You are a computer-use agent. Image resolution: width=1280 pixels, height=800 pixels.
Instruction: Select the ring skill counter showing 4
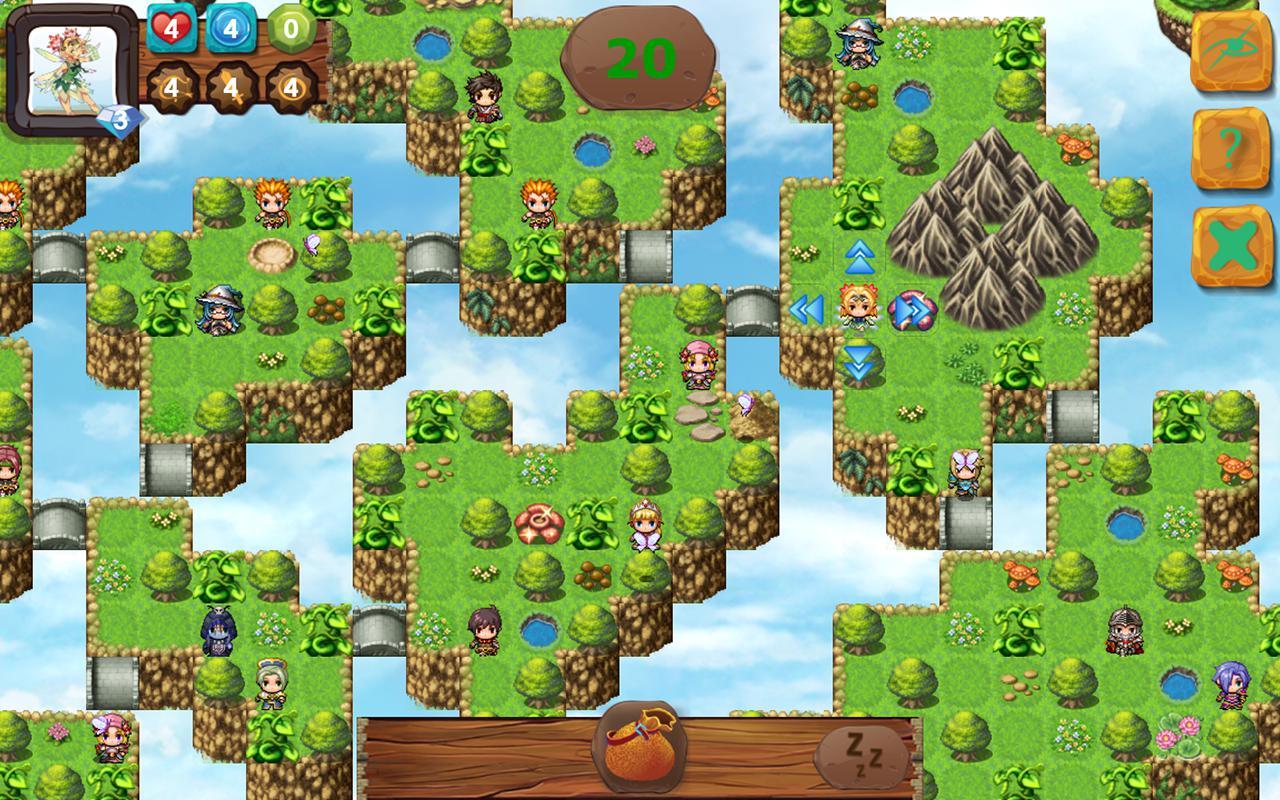pyautogui.click(x=293, y=85)
